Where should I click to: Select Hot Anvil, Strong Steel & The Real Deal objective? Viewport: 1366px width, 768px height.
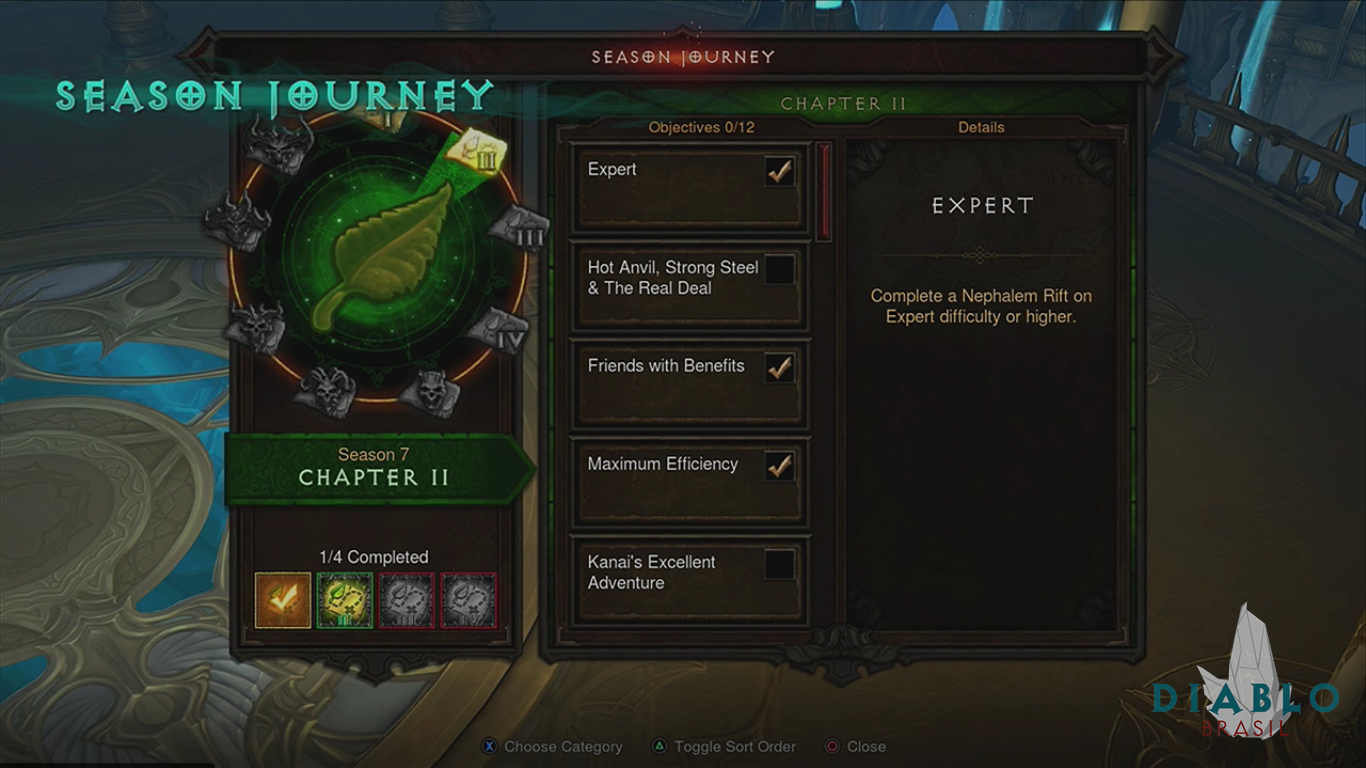[x=689, y=287]
